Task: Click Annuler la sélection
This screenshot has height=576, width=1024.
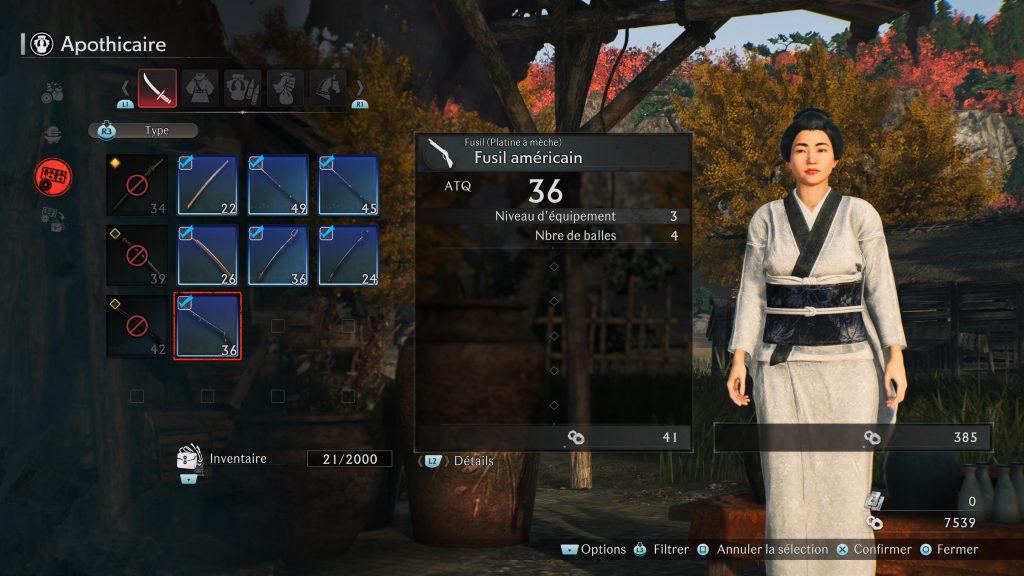Action: click(765, 549)
